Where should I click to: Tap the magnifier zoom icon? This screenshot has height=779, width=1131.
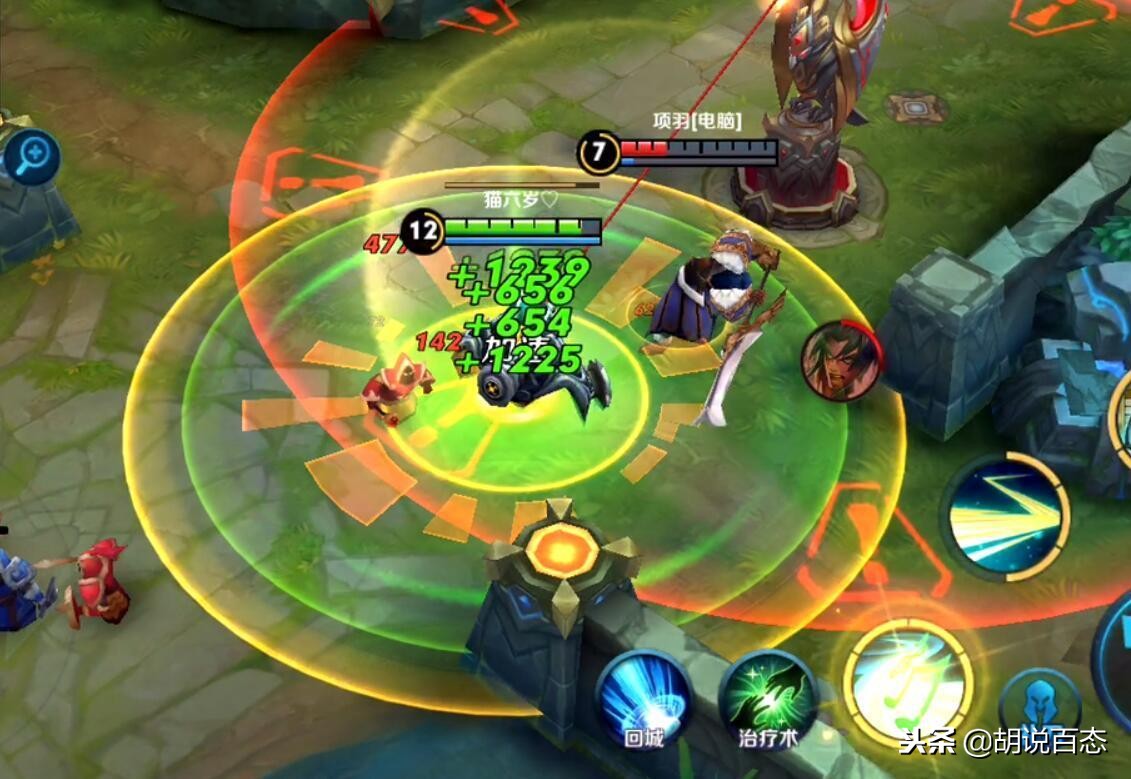pyautogui.click(x=32, y=157)
